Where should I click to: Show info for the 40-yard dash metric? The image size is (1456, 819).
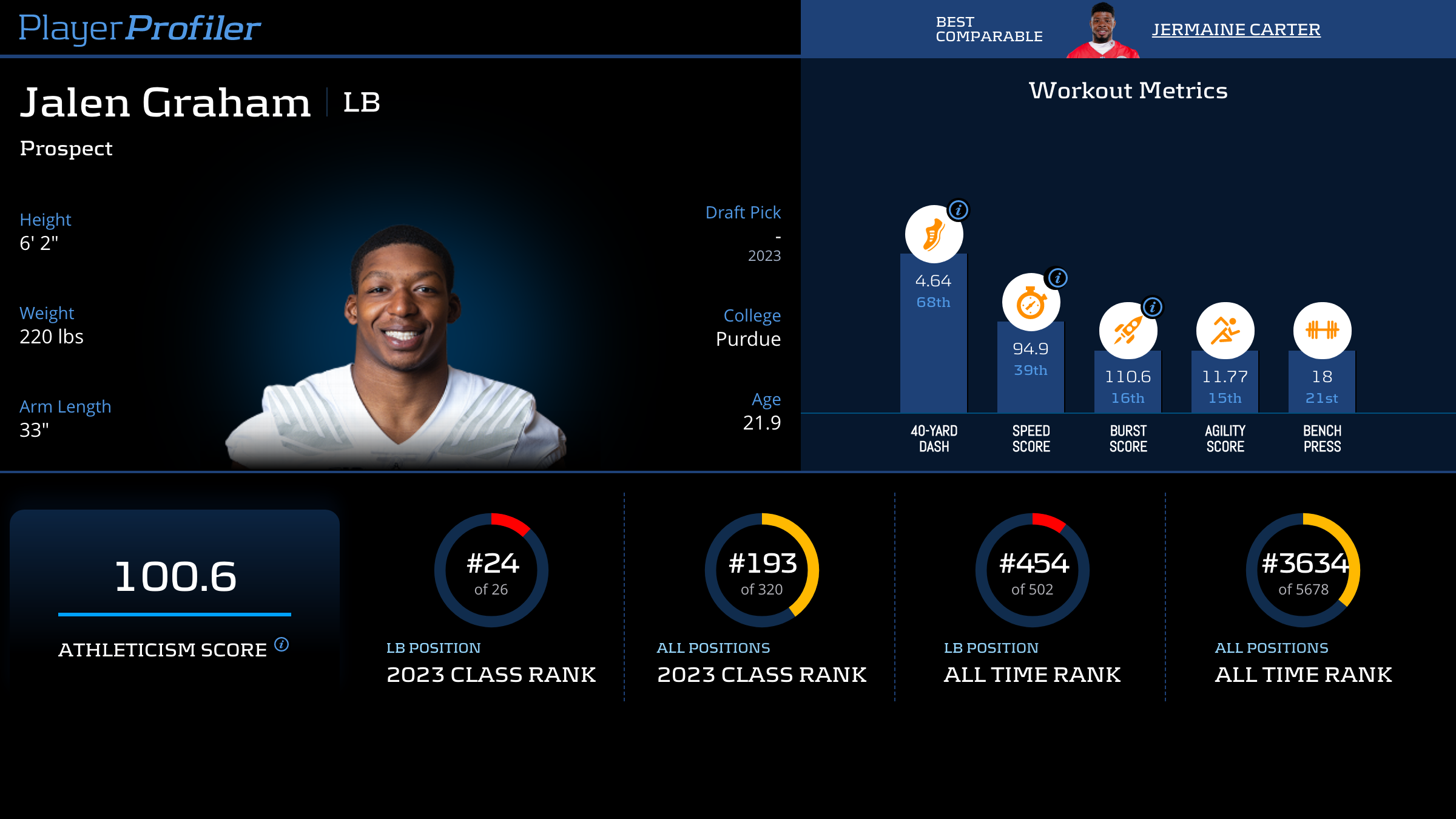click(x=959, y=211)
